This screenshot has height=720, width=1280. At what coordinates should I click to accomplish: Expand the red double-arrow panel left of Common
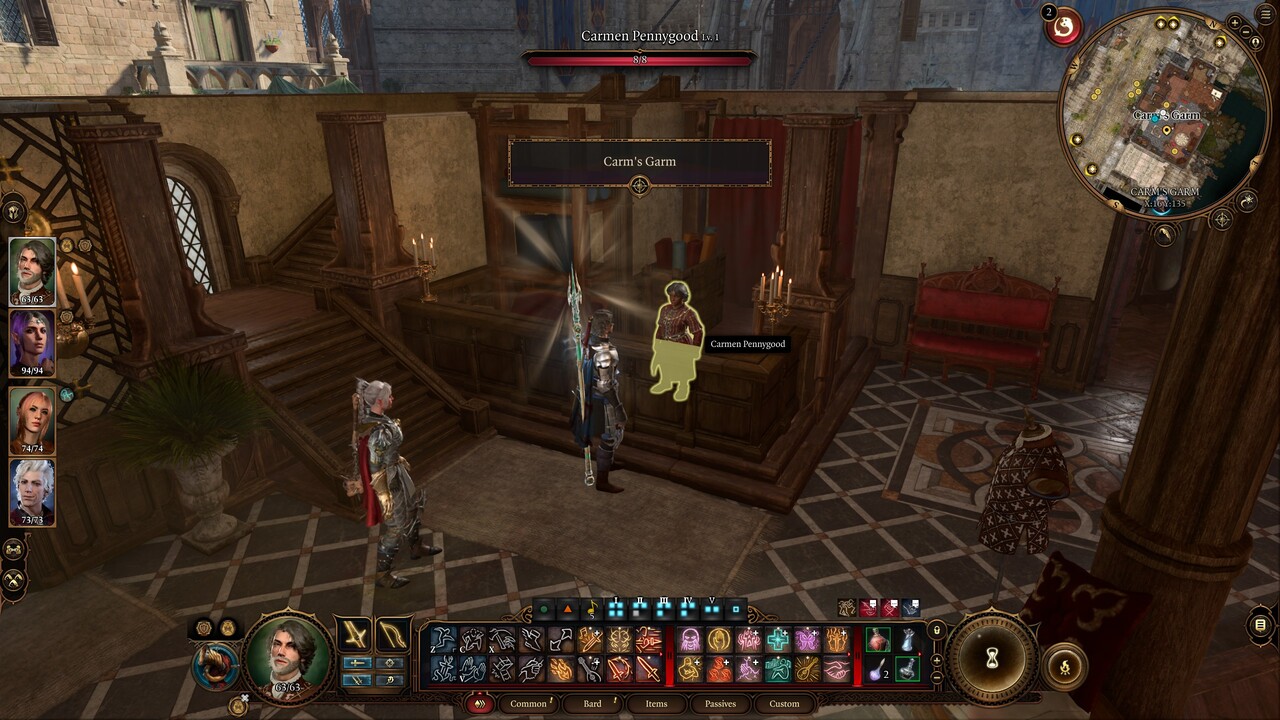coord(480,703)
